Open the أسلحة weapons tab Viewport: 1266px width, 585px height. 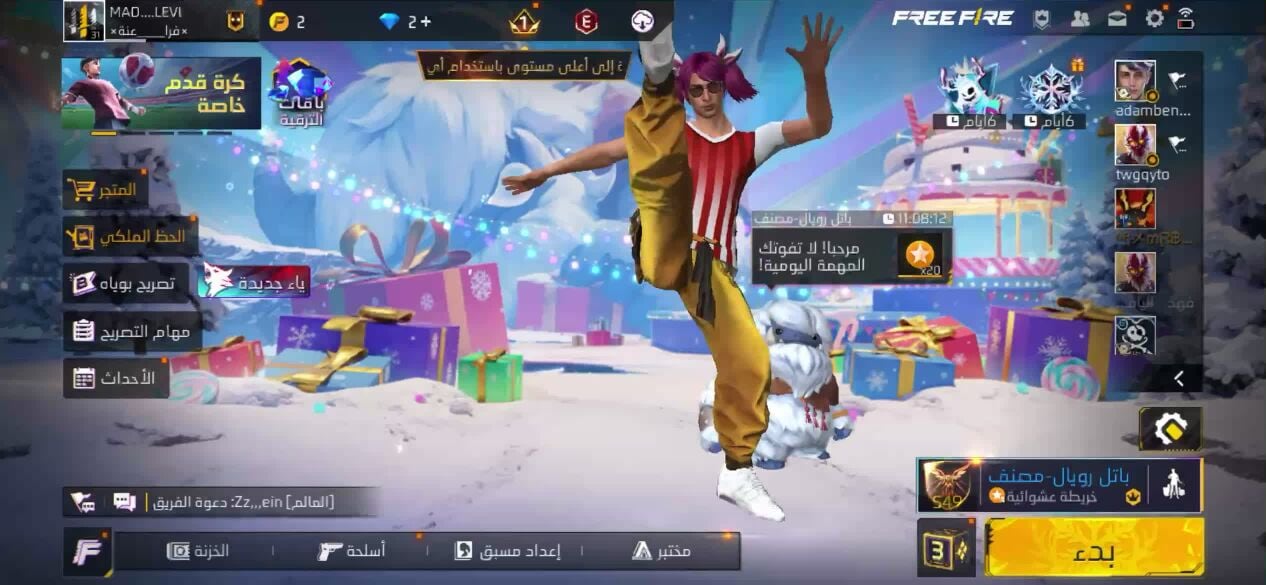pos(351,551)
